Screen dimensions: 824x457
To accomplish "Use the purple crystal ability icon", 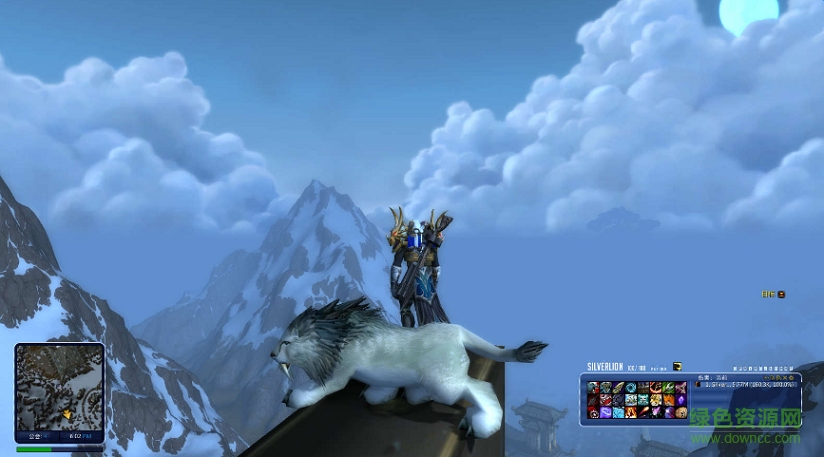I will click(680, 398).
